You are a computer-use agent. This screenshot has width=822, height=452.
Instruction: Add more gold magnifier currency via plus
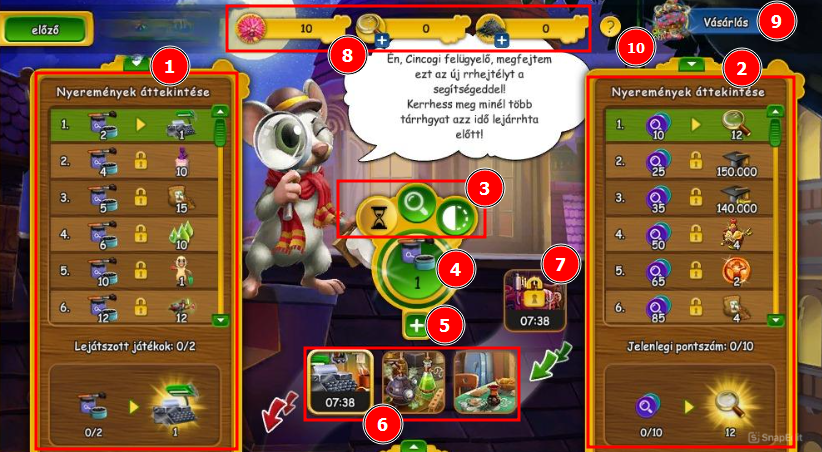381,41
